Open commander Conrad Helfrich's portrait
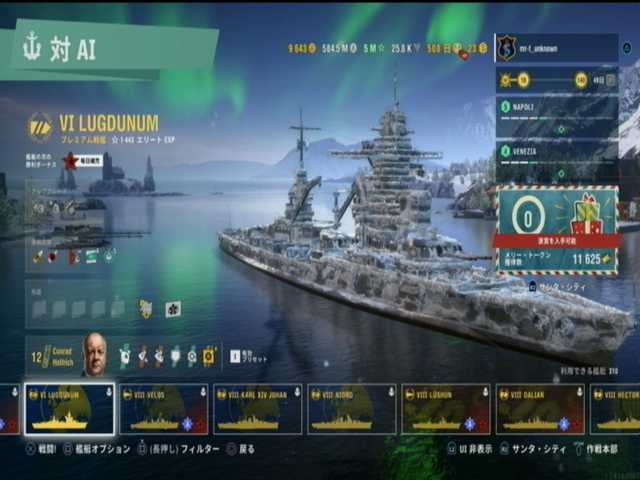Image resolution: width=640 pixels, height=480 pixels. 94,354
